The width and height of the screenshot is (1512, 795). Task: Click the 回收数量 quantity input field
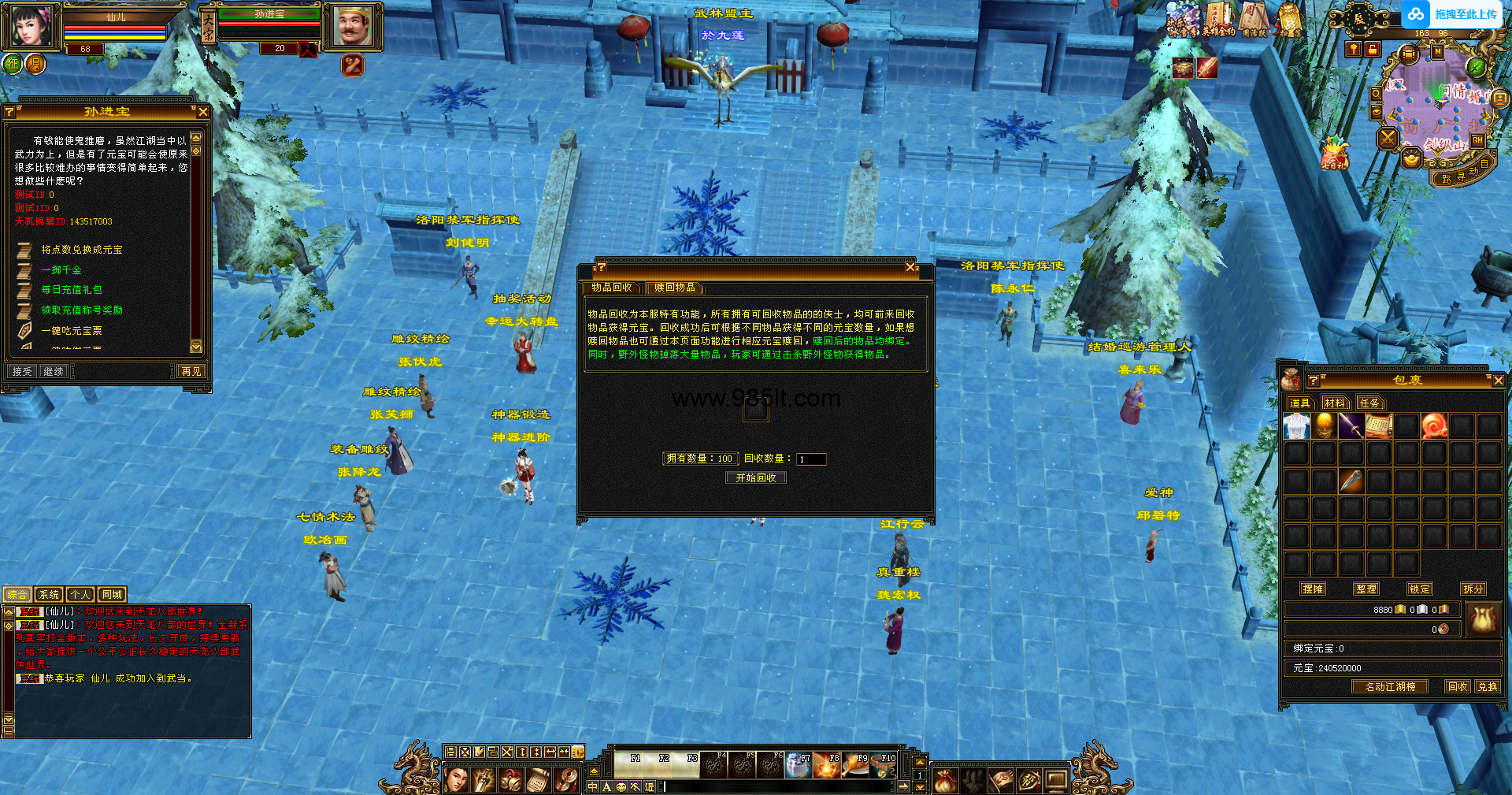point(810,459)
